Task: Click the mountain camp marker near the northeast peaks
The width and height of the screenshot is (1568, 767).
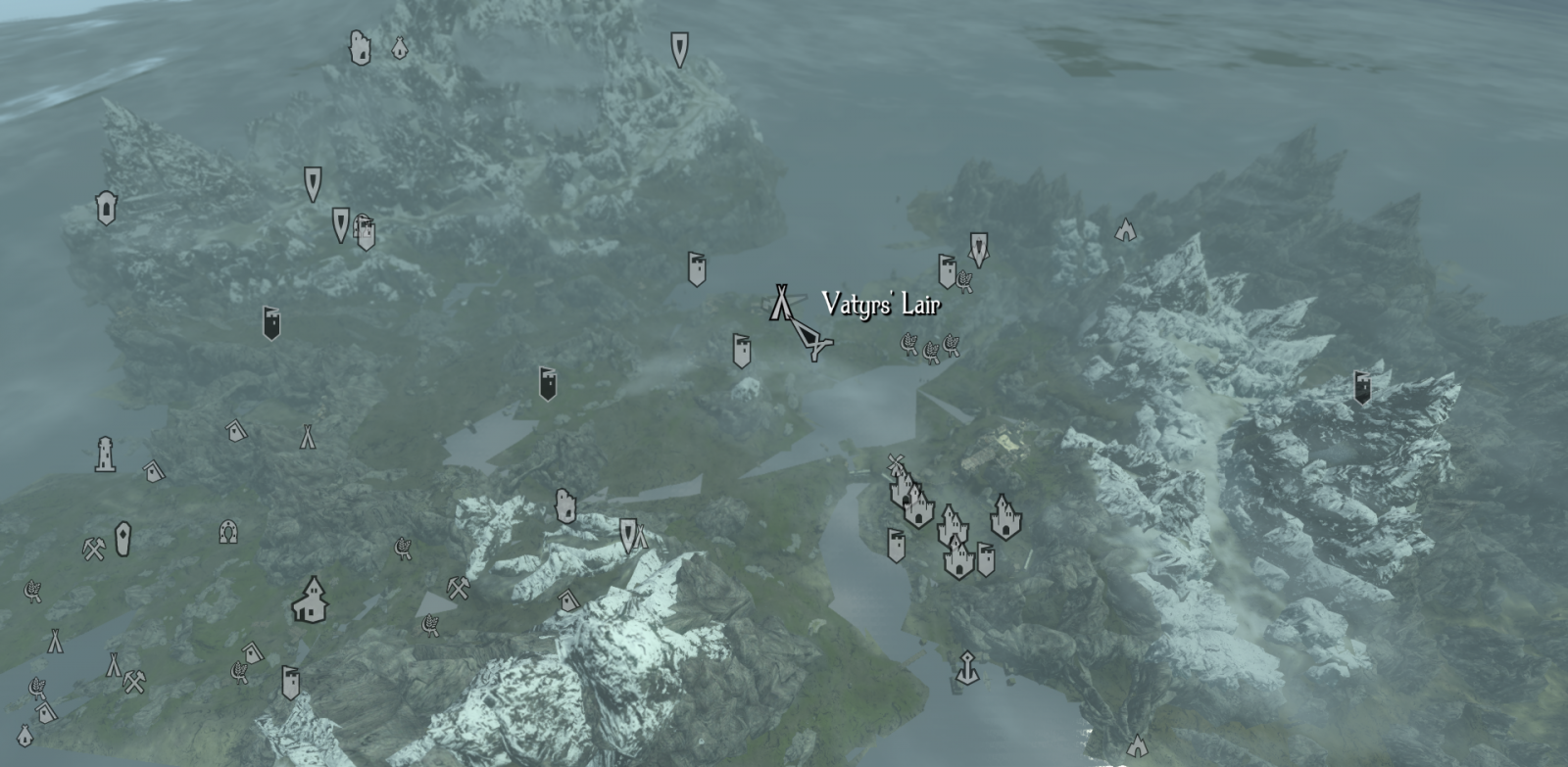Action: (x=1125, y=229)
